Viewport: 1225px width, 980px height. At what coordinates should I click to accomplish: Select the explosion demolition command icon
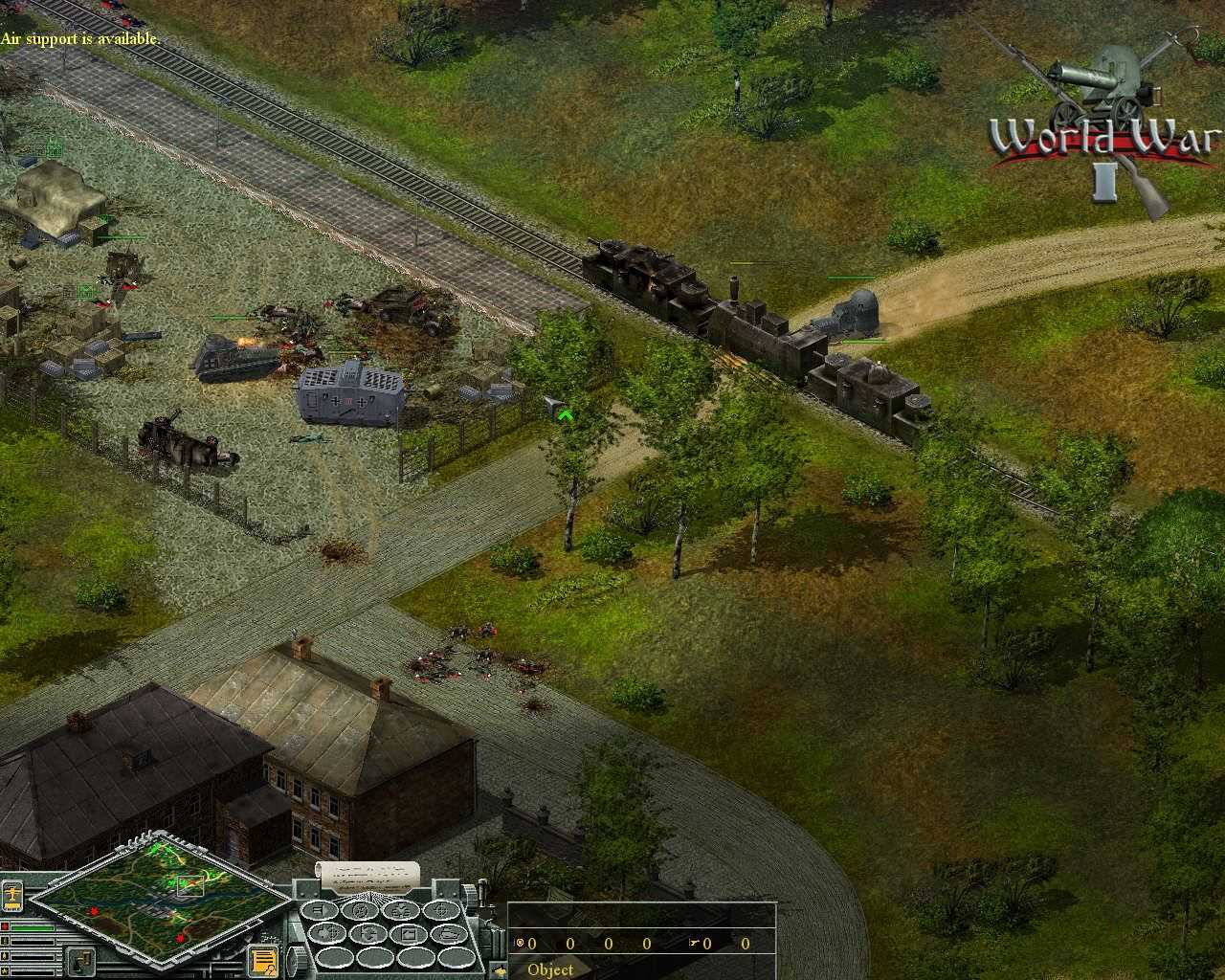(x=401, y=911)
